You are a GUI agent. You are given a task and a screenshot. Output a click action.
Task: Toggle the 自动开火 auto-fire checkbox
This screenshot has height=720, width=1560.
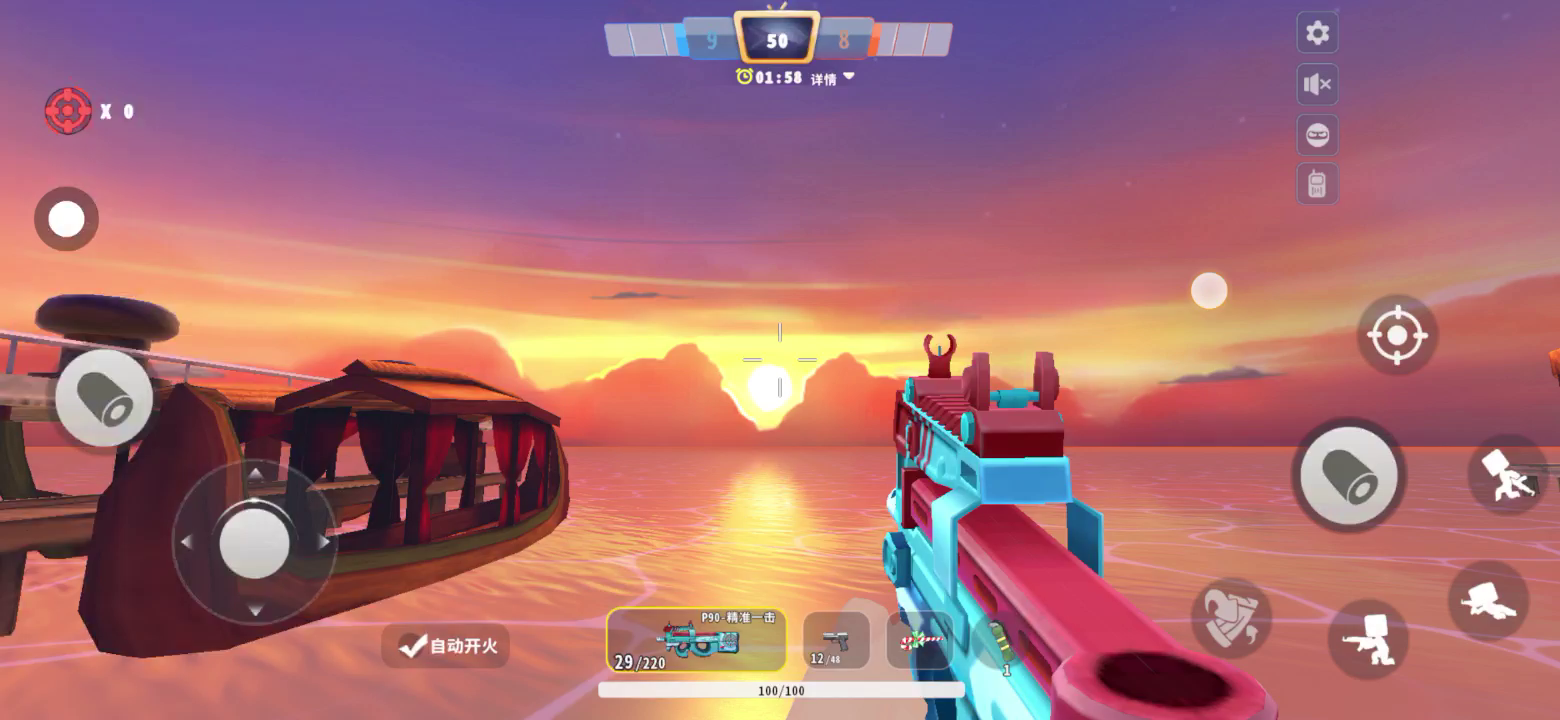[x=446, y=646]
